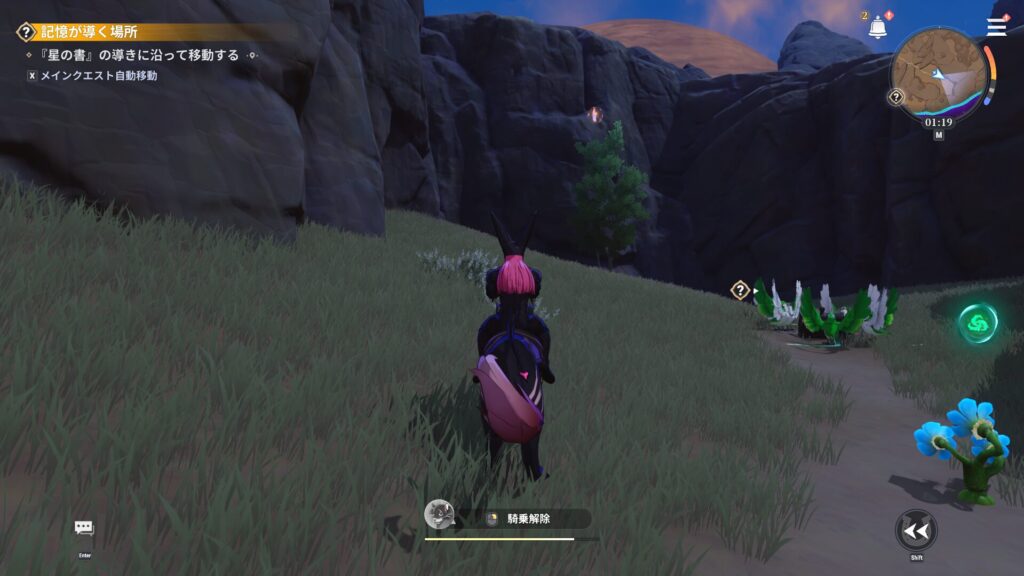The height and width of the screenshot is (576, 1024).
Task: Open the chat speech bubble
Action: point(84,527)
